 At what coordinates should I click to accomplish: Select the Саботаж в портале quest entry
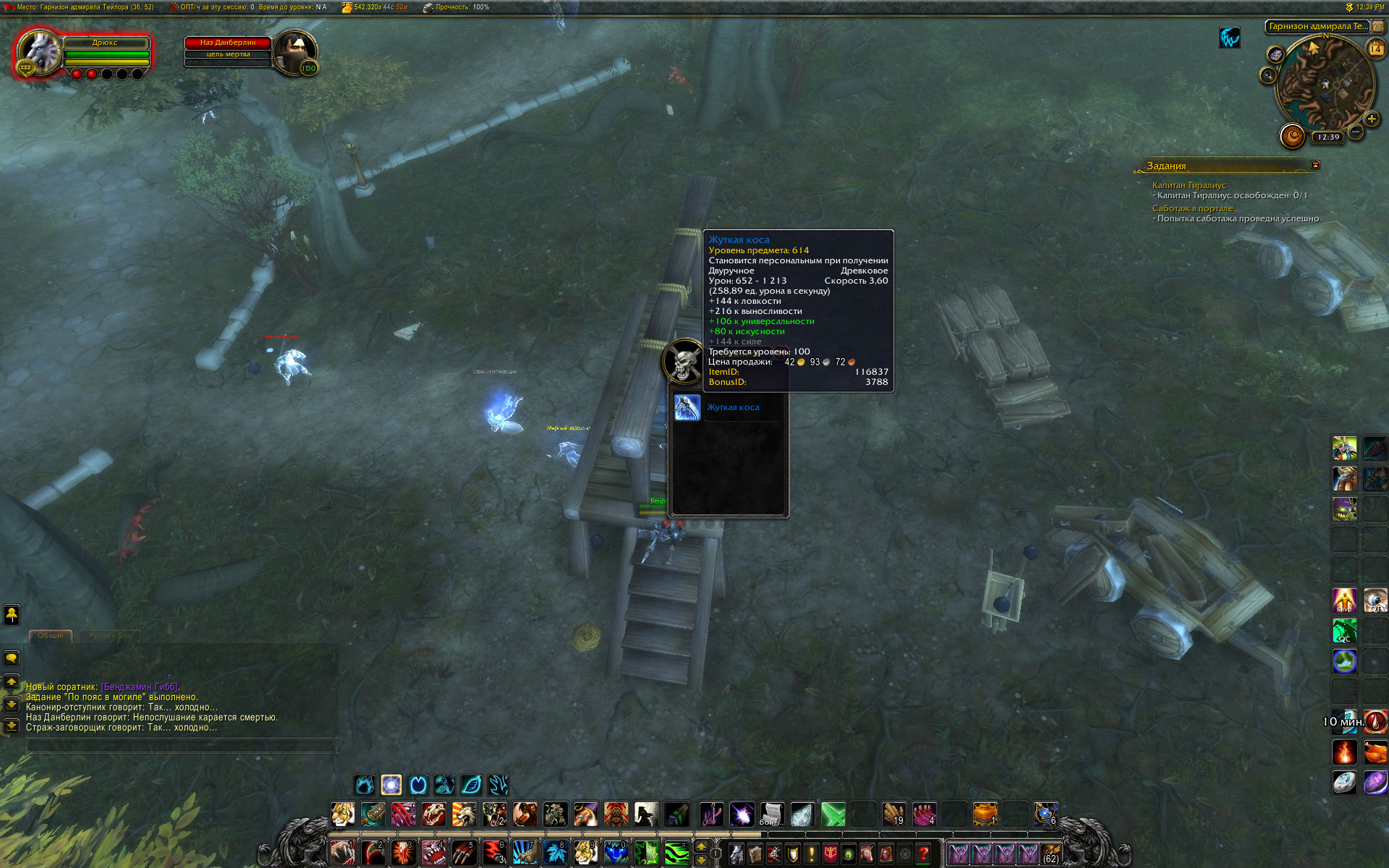coord(1192,208)
